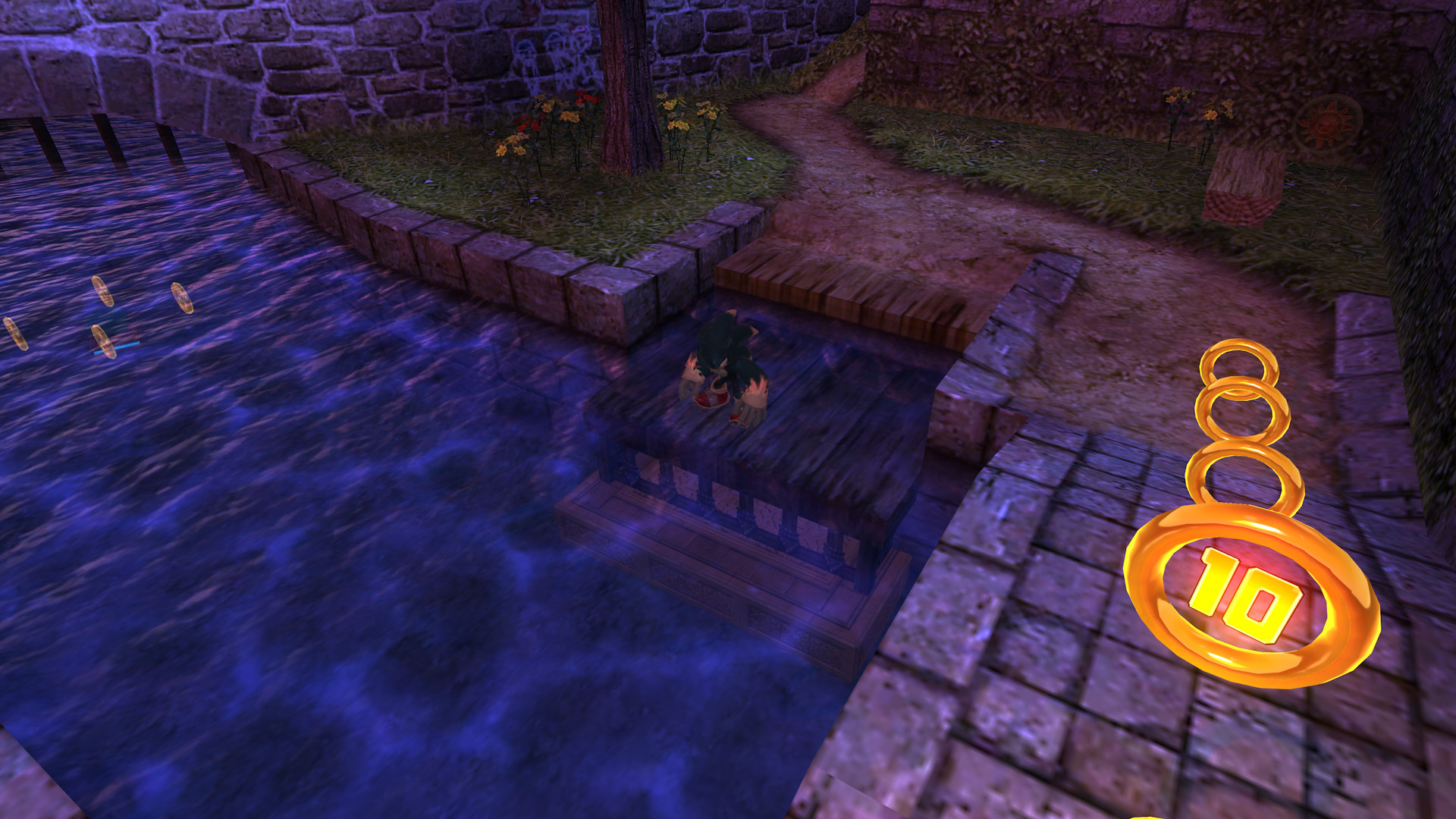
Task: Select the uppermost floating ring over the water
Action: (x=103, y=290)
